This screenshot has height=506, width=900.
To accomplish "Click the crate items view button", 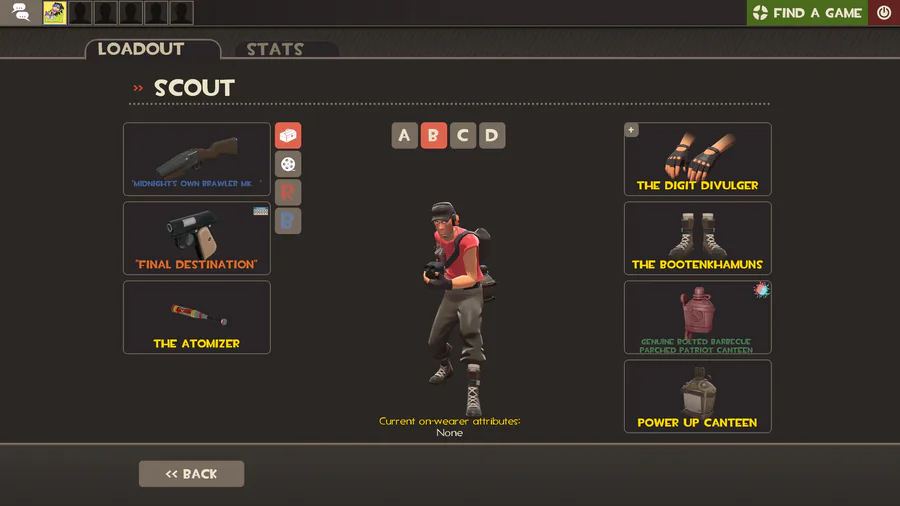I will pos(288,136).
